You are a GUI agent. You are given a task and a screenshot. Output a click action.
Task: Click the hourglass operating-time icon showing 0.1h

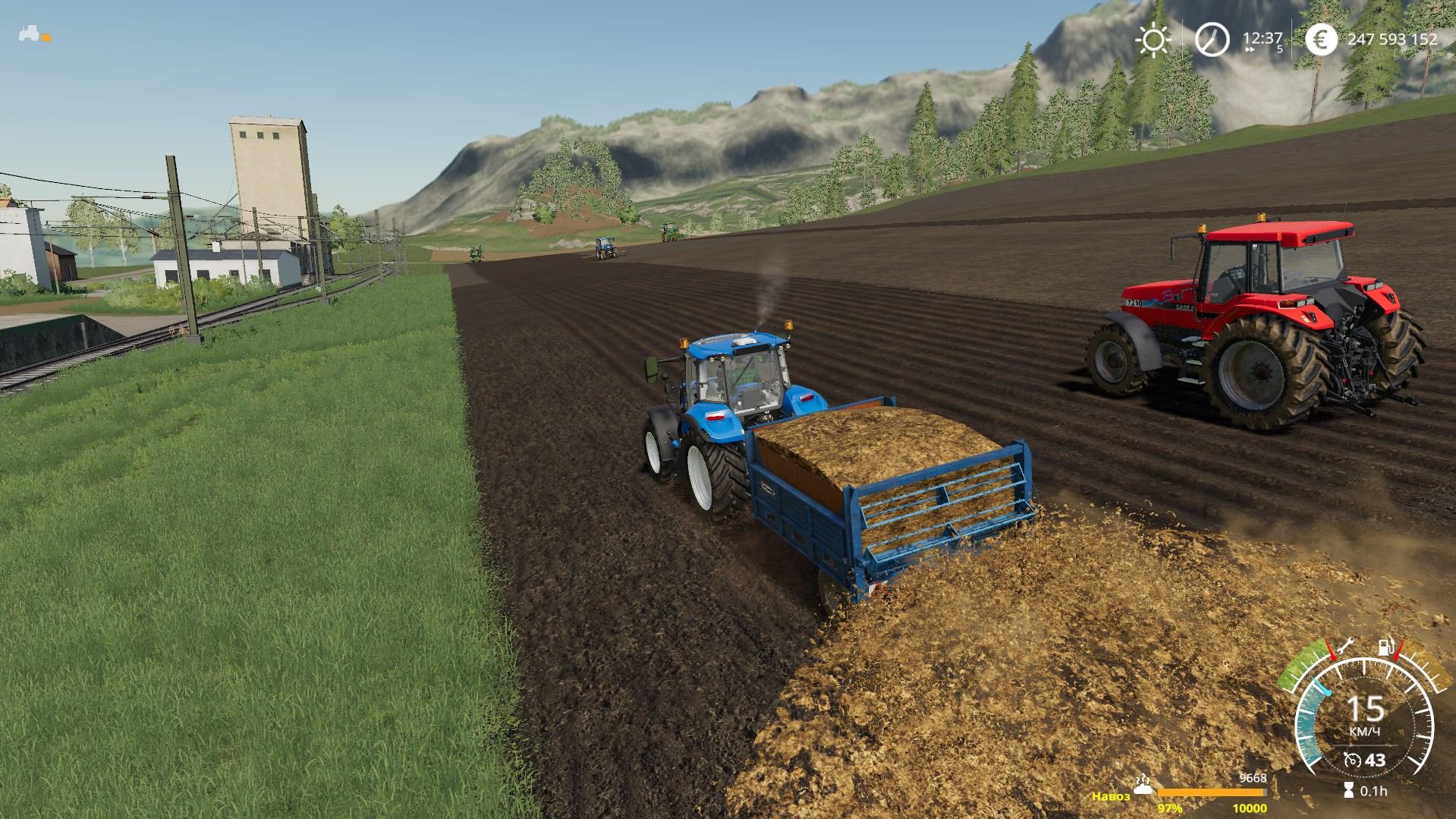coord(1351,789)
